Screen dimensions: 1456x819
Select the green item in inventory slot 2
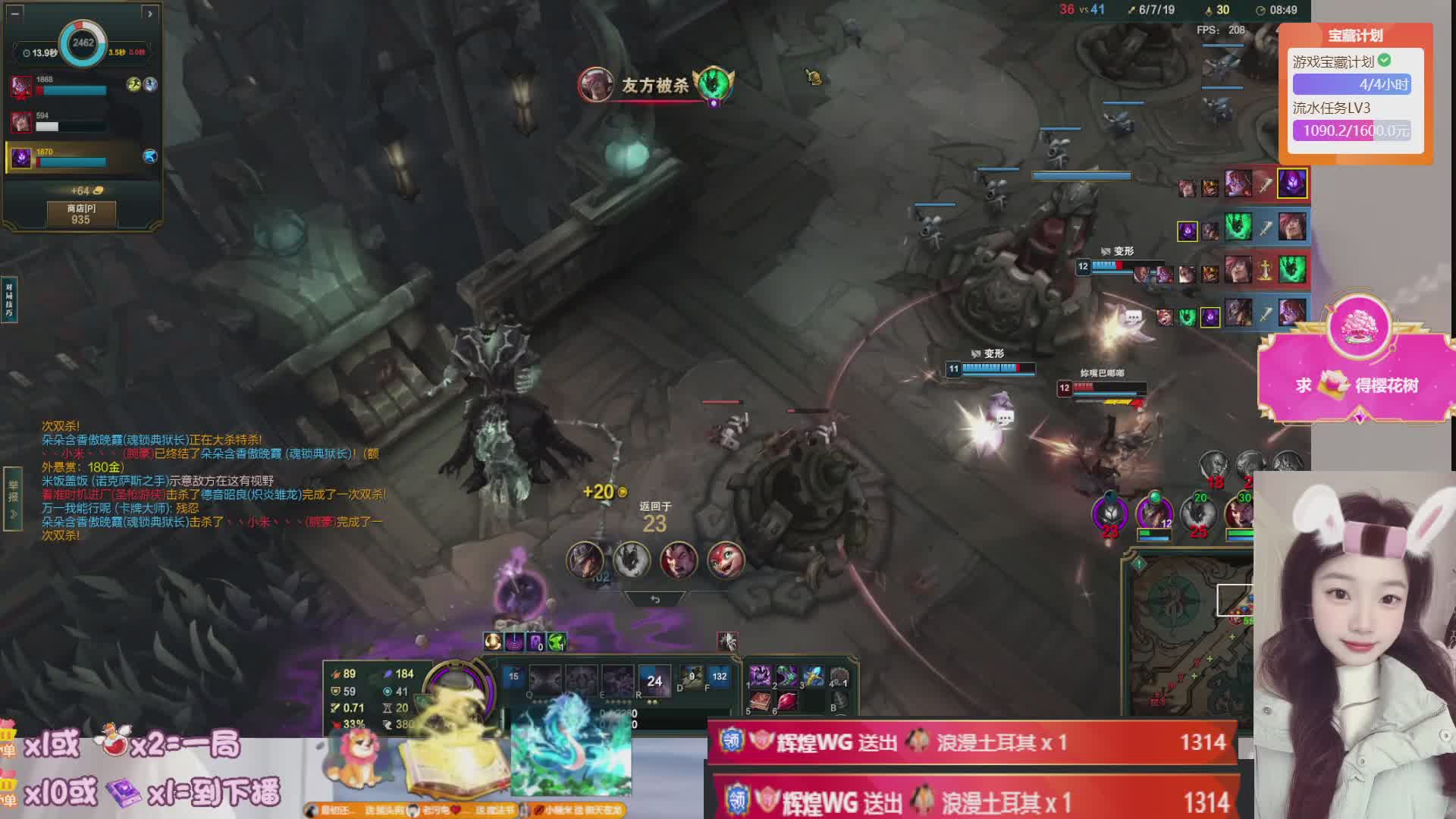[787, 675]
